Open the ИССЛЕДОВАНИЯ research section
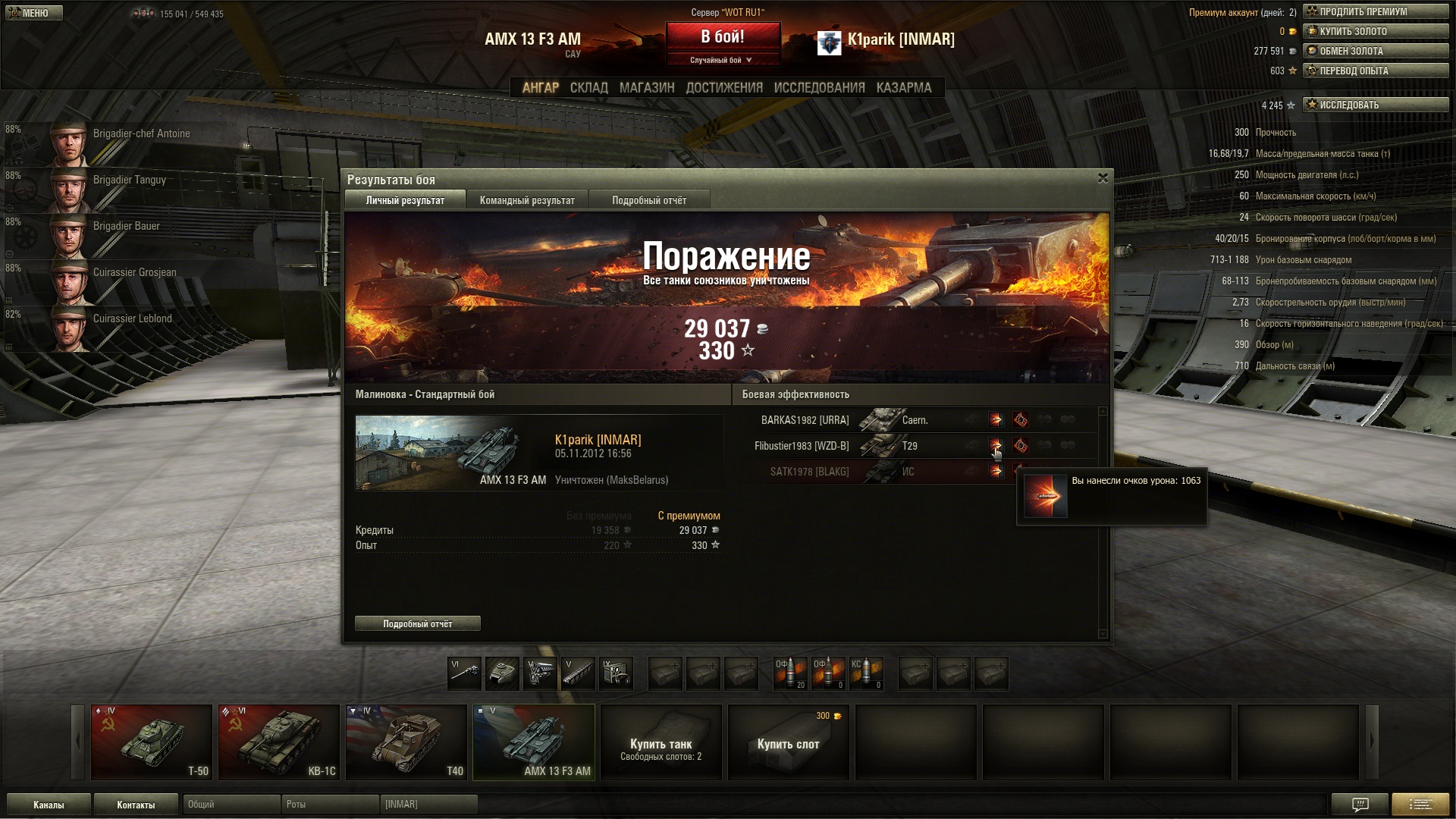1456x819 pixels. pos(819,88)
